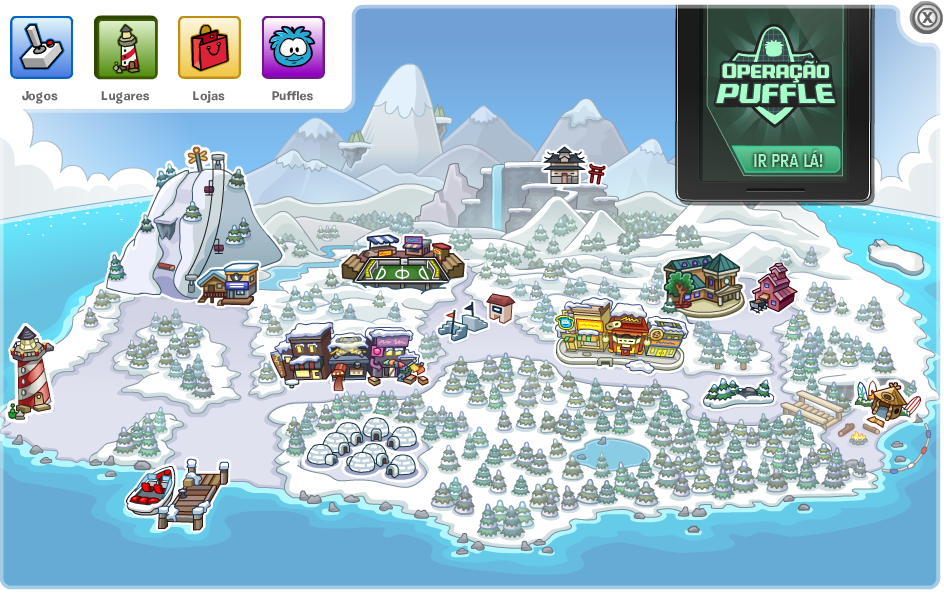Enter the ski lodge cabin
The width and height of the screenshot is (944, 594).
[x=230, y=283]
